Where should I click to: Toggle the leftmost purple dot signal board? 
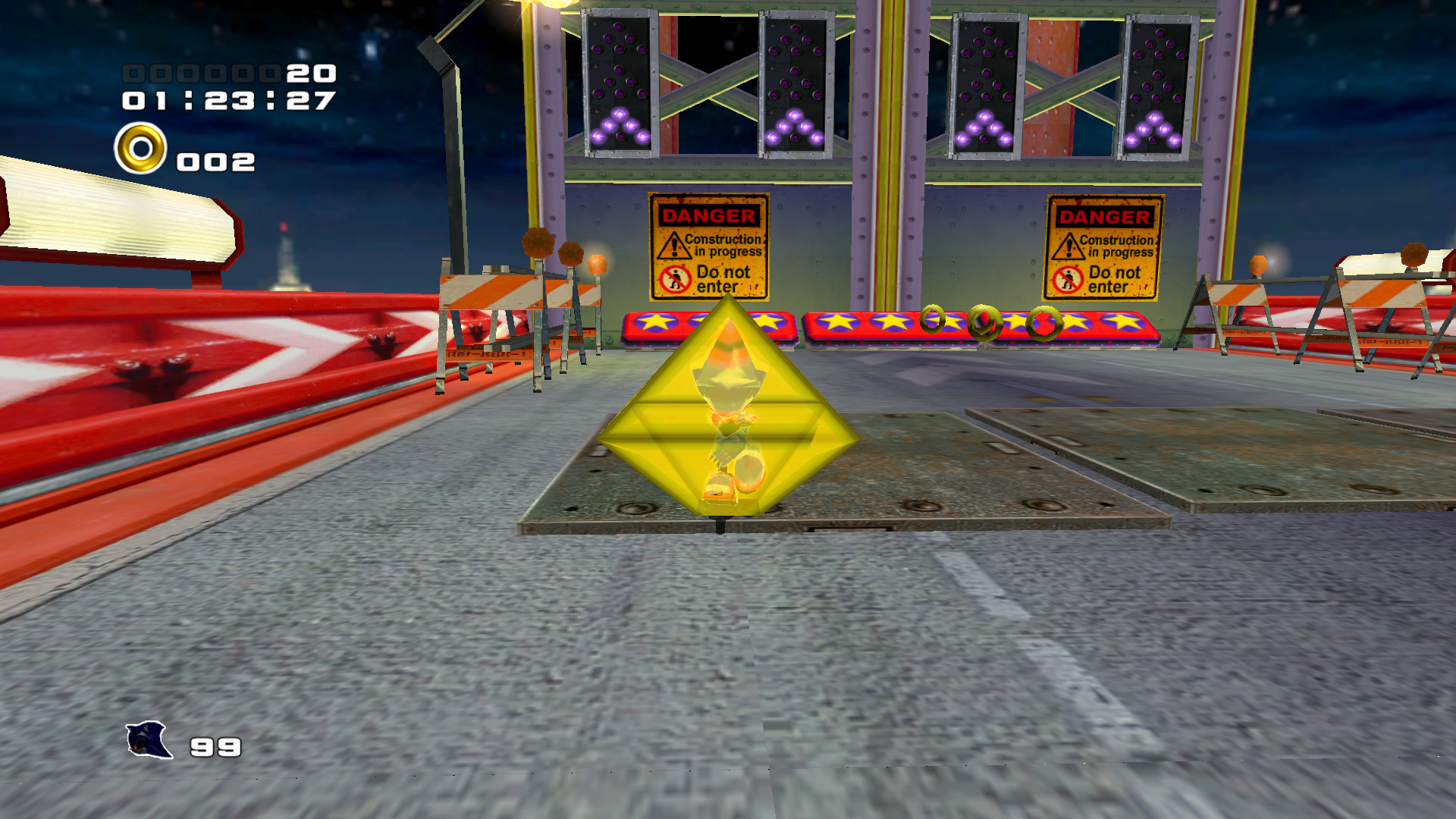[x=618, y=83]
